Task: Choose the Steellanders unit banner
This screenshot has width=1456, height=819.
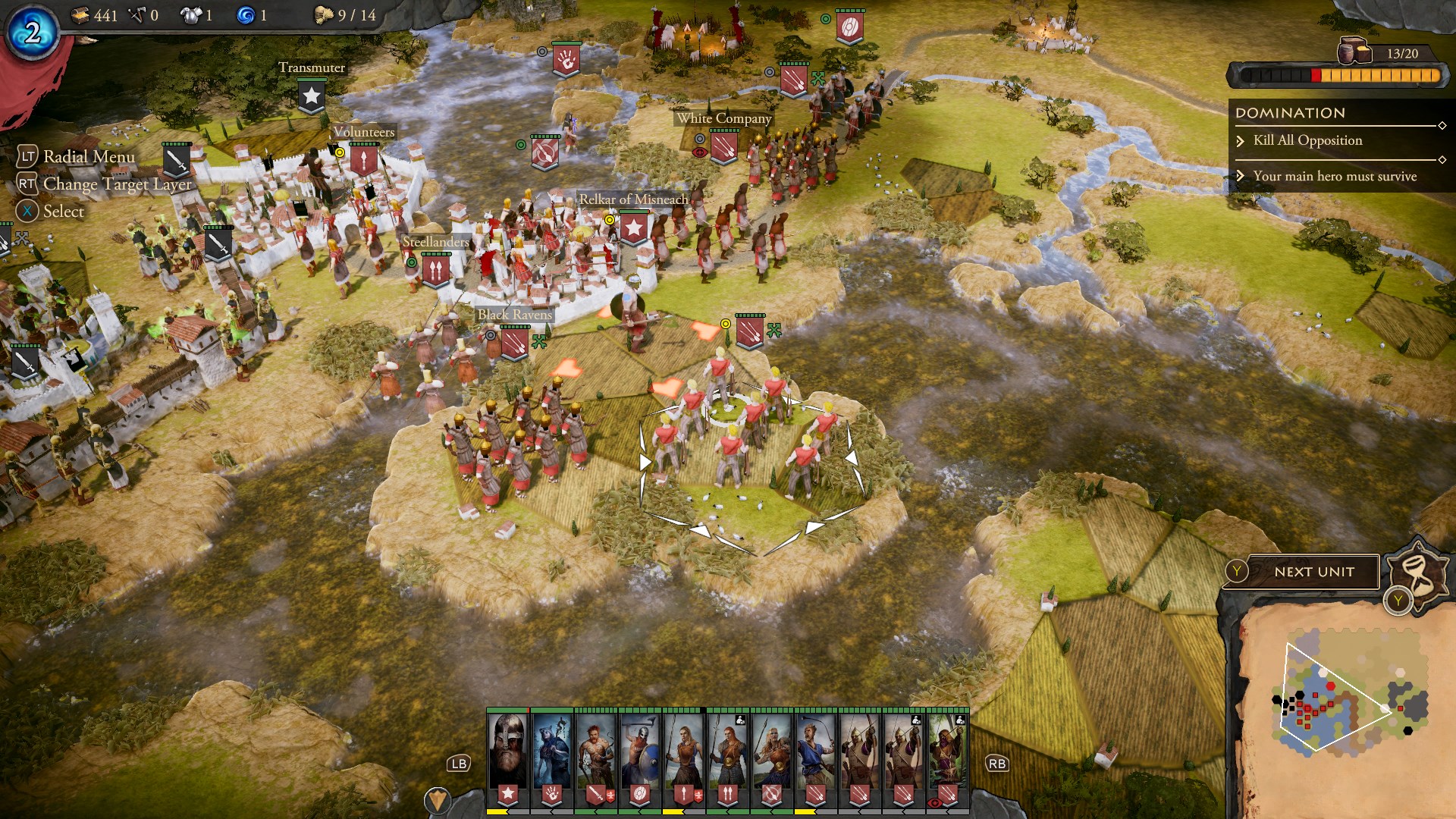Action: (x=435, y=269)
